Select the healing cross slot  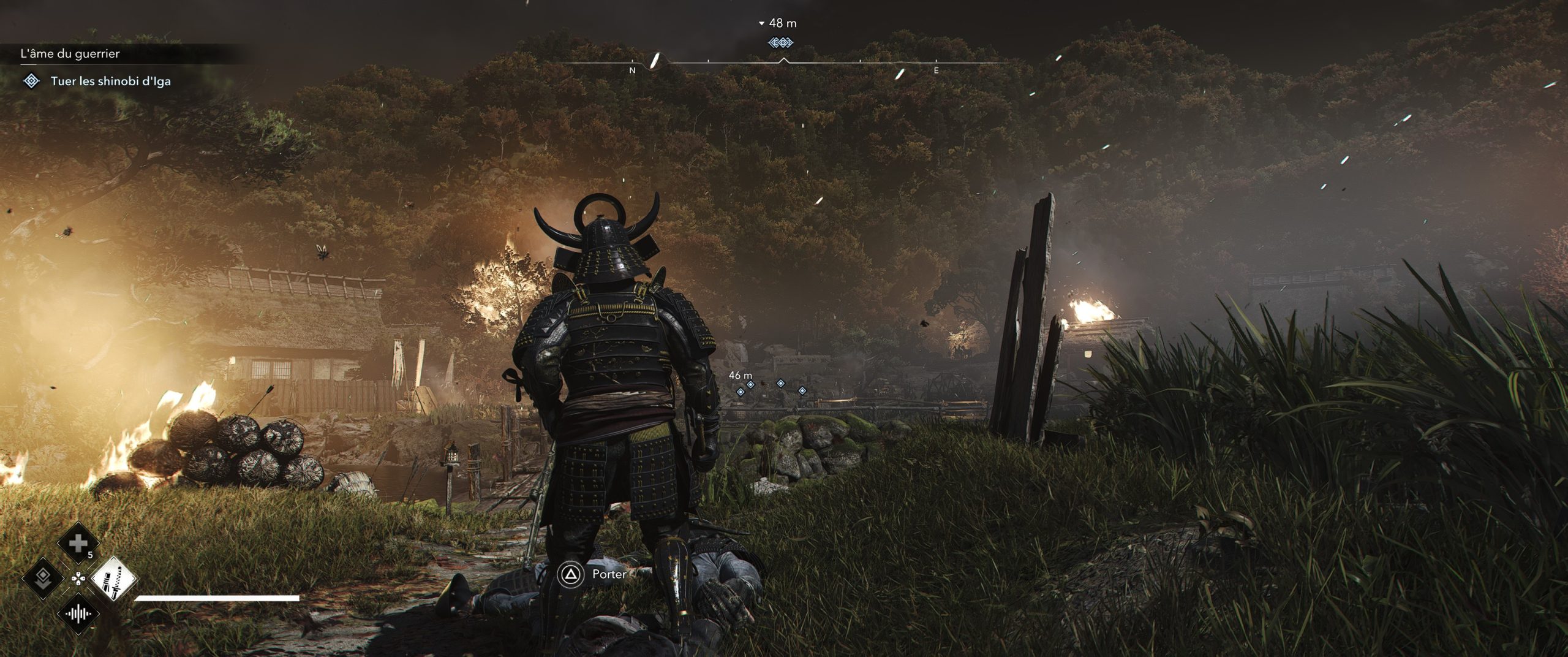point(78,543)
